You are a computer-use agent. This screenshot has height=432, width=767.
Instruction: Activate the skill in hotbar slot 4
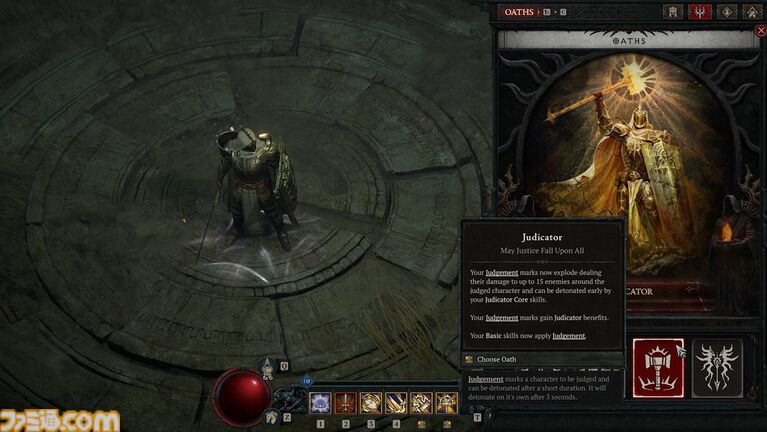pyautogui.click(x=396, y=403)
